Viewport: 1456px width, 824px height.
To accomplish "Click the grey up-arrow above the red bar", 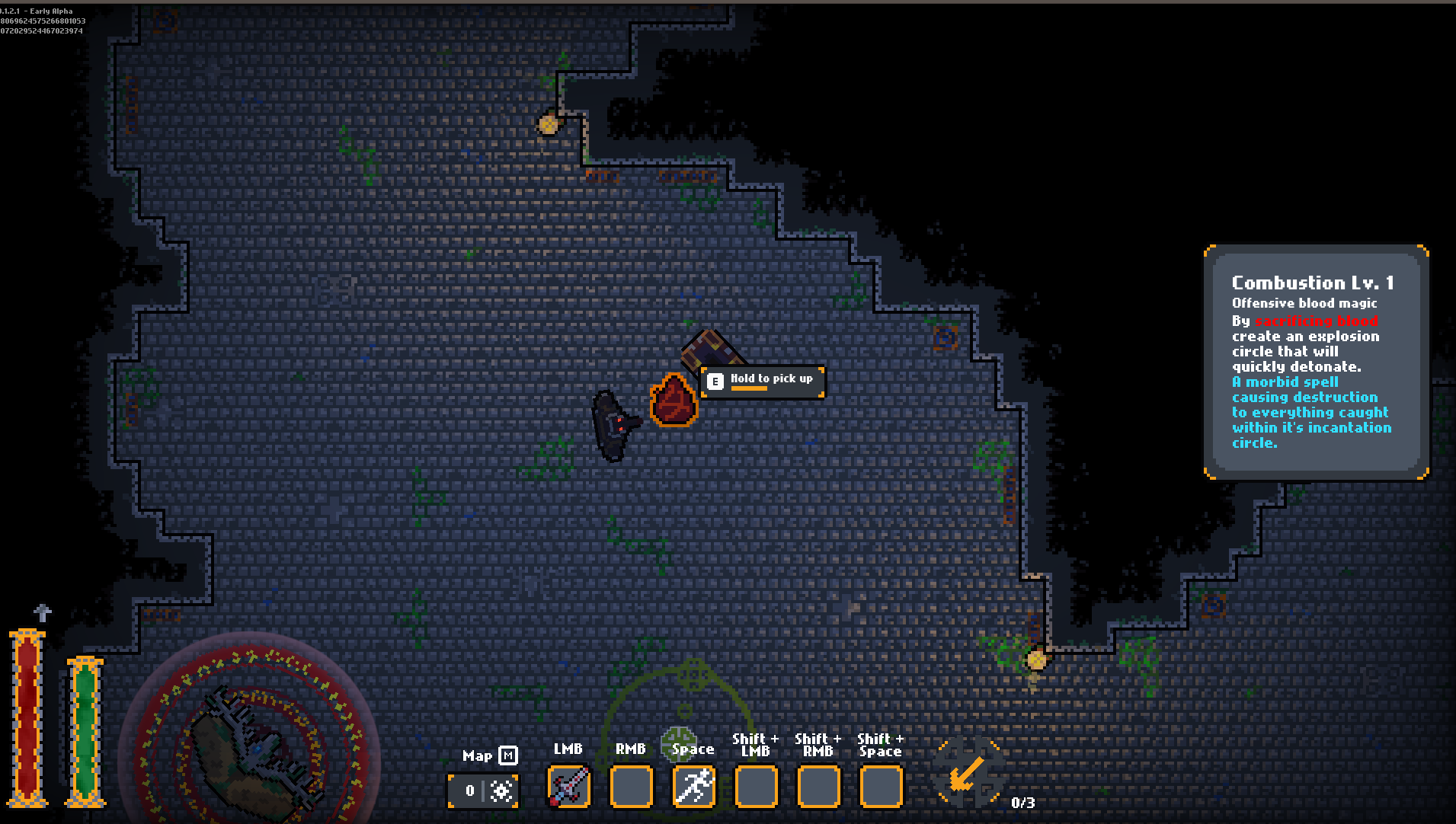I will click(43, 612).
